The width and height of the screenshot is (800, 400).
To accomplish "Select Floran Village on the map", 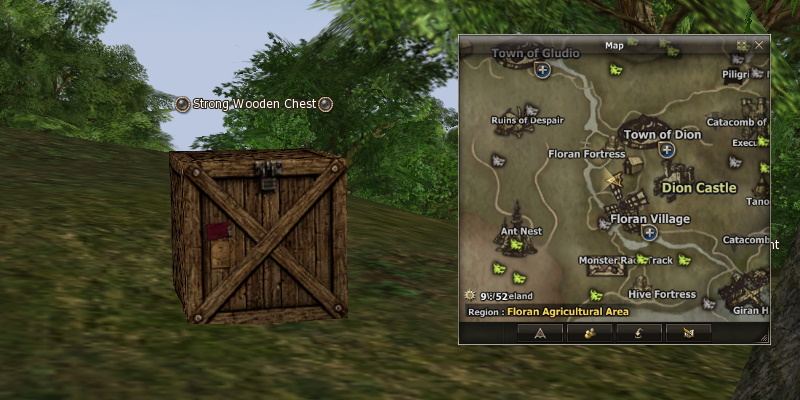I will point(650,219).
